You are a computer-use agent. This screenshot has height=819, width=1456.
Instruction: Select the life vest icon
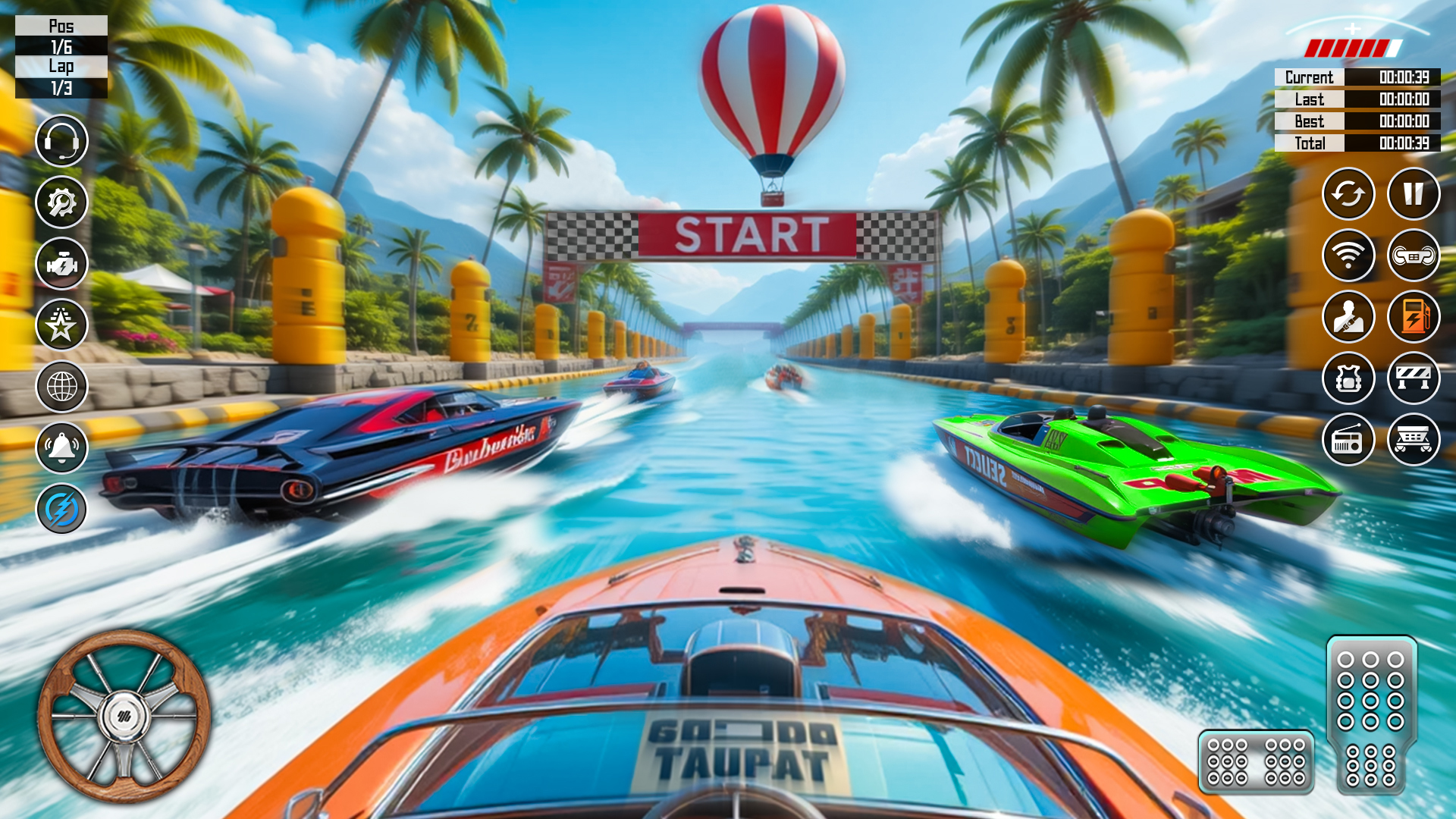(x=1349, y=378)
